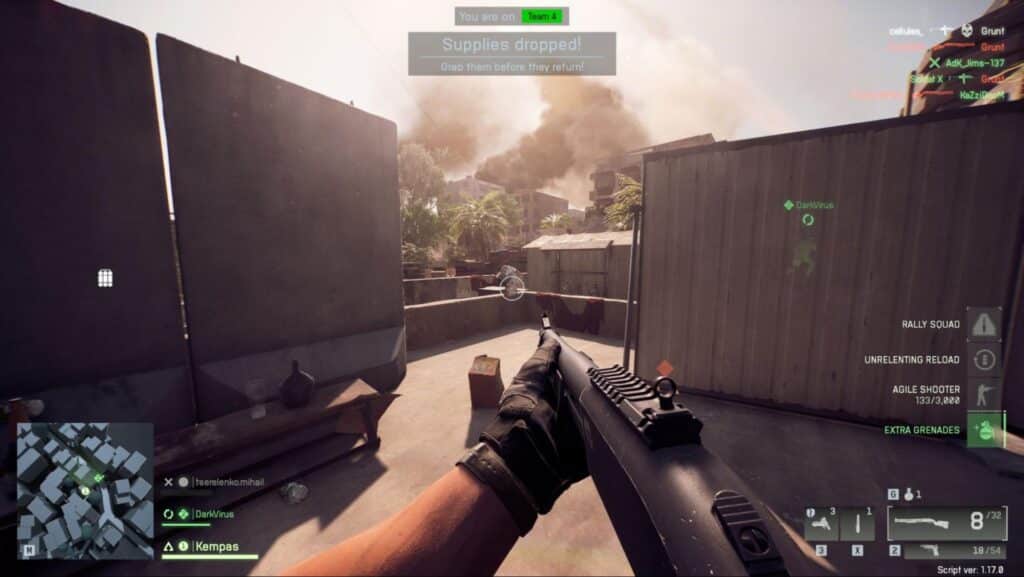Viewport: 1024px width, 577px height.
Task: Choose the Unrelenting Reload perk icon
Action: tap(984, 359)
